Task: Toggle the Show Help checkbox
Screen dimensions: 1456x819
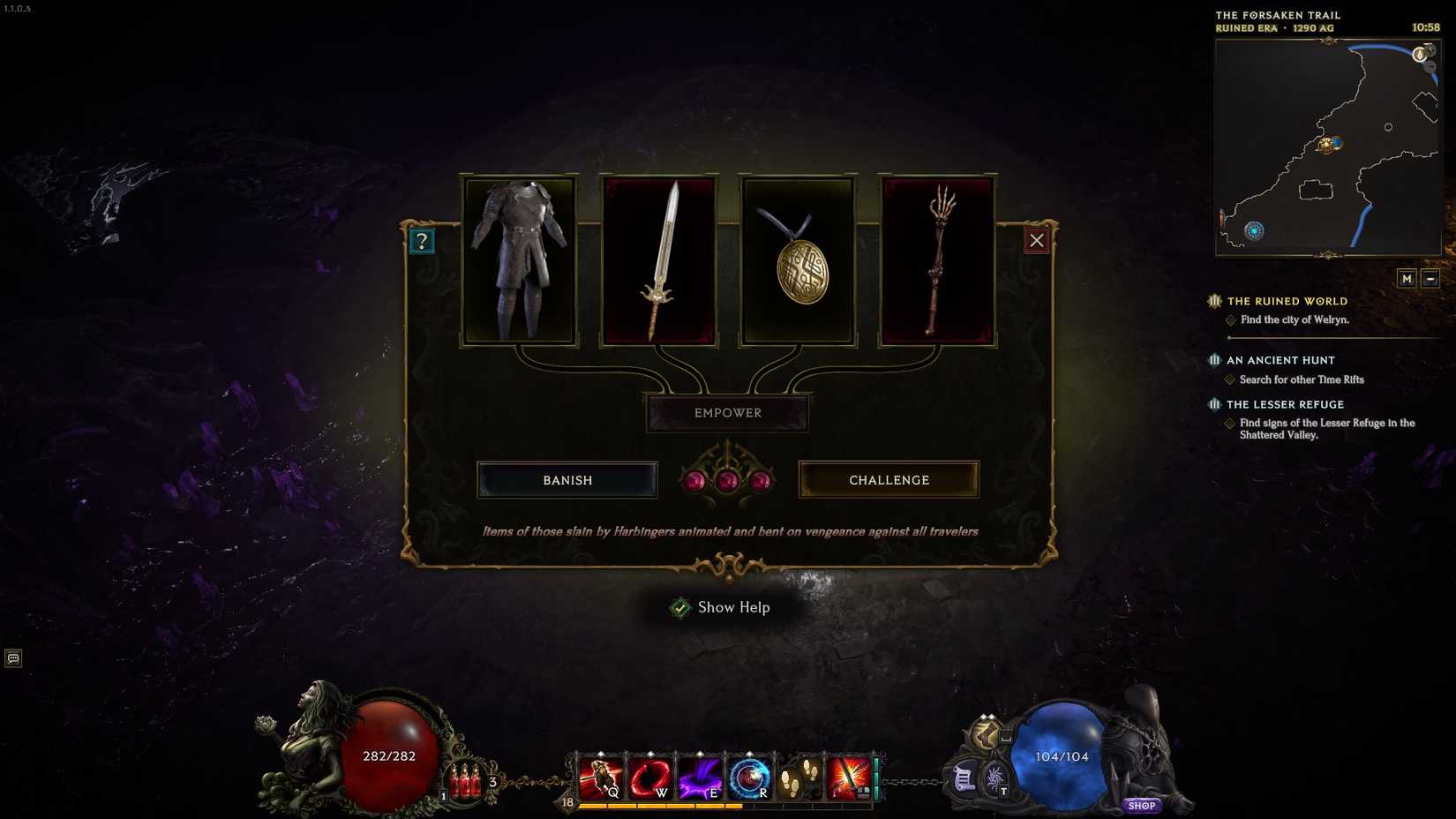Action: (679, 607)
